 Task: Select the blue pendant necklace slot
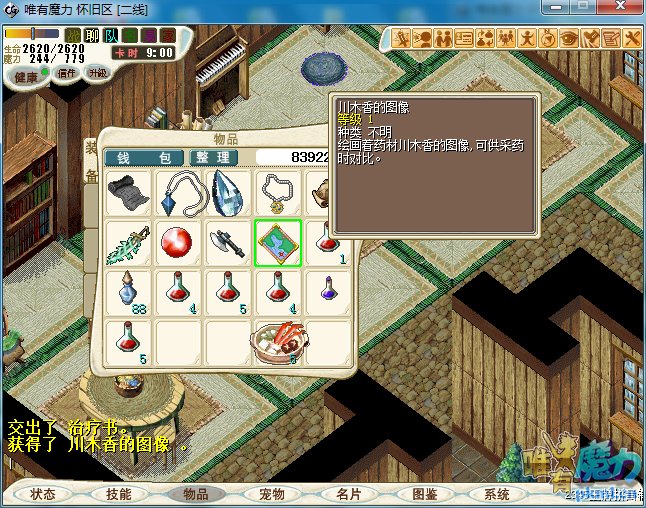point(178,192)
